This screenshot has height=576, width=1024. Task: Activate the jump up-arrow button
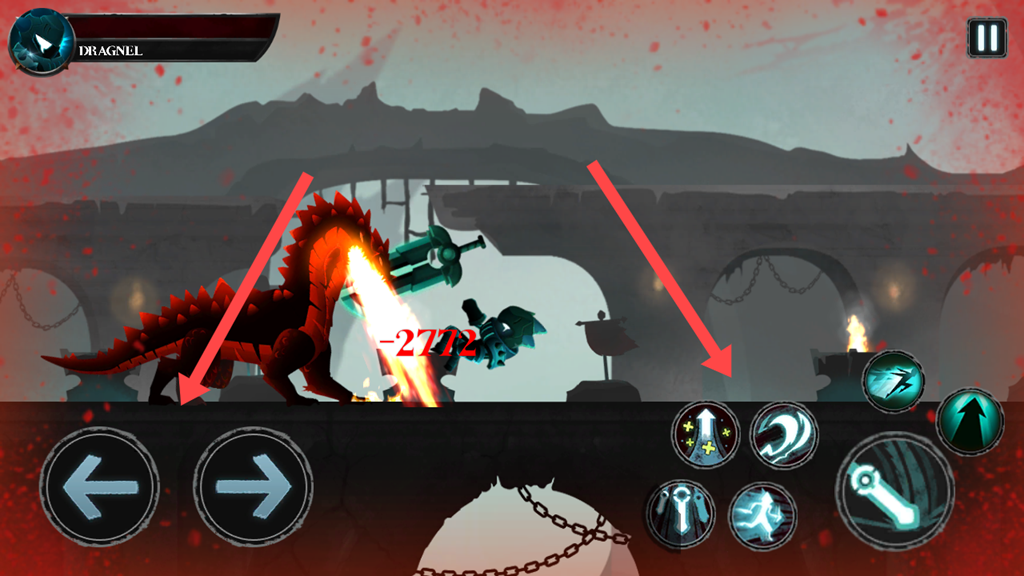pos(968,422)
